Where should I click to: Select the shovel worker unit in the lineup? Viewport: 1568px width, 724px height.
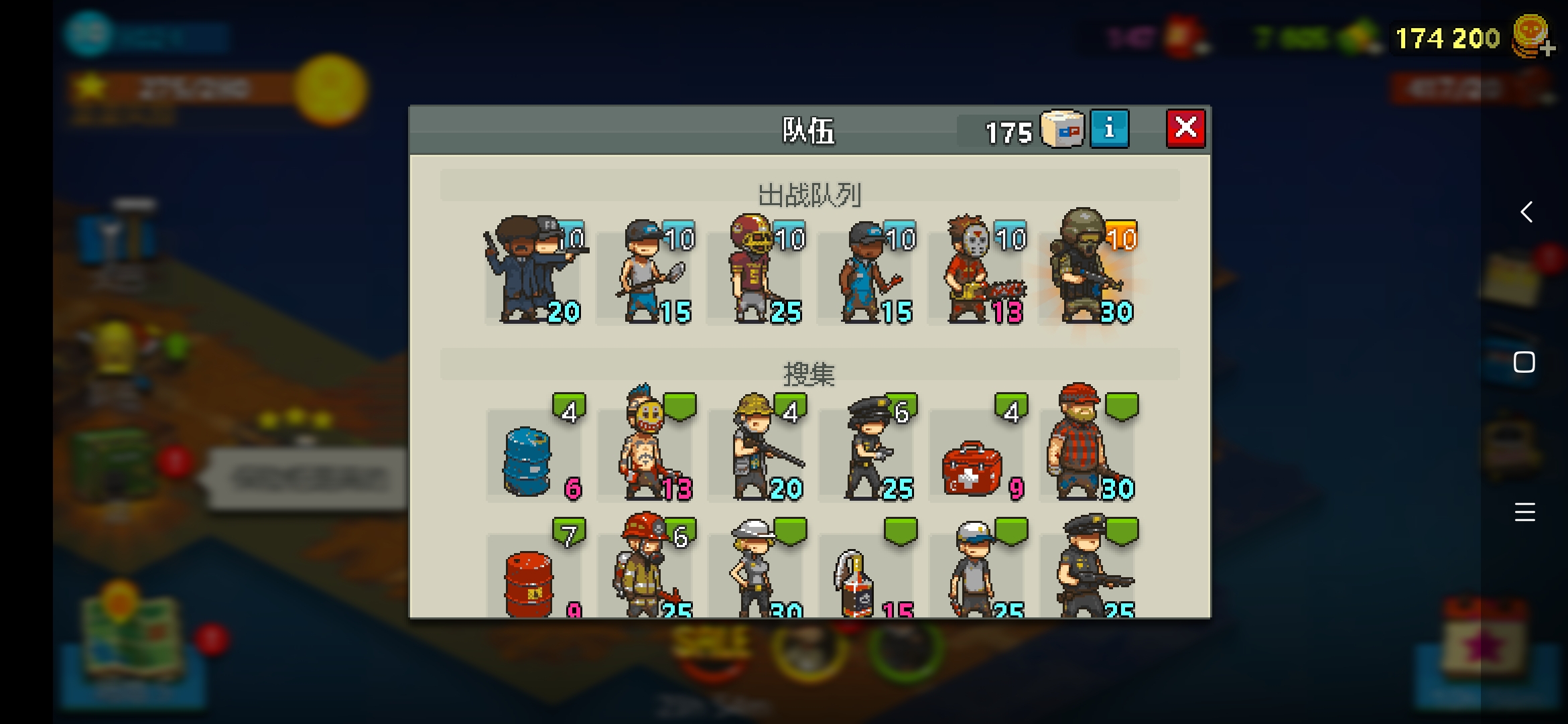(x=647, y=271)
